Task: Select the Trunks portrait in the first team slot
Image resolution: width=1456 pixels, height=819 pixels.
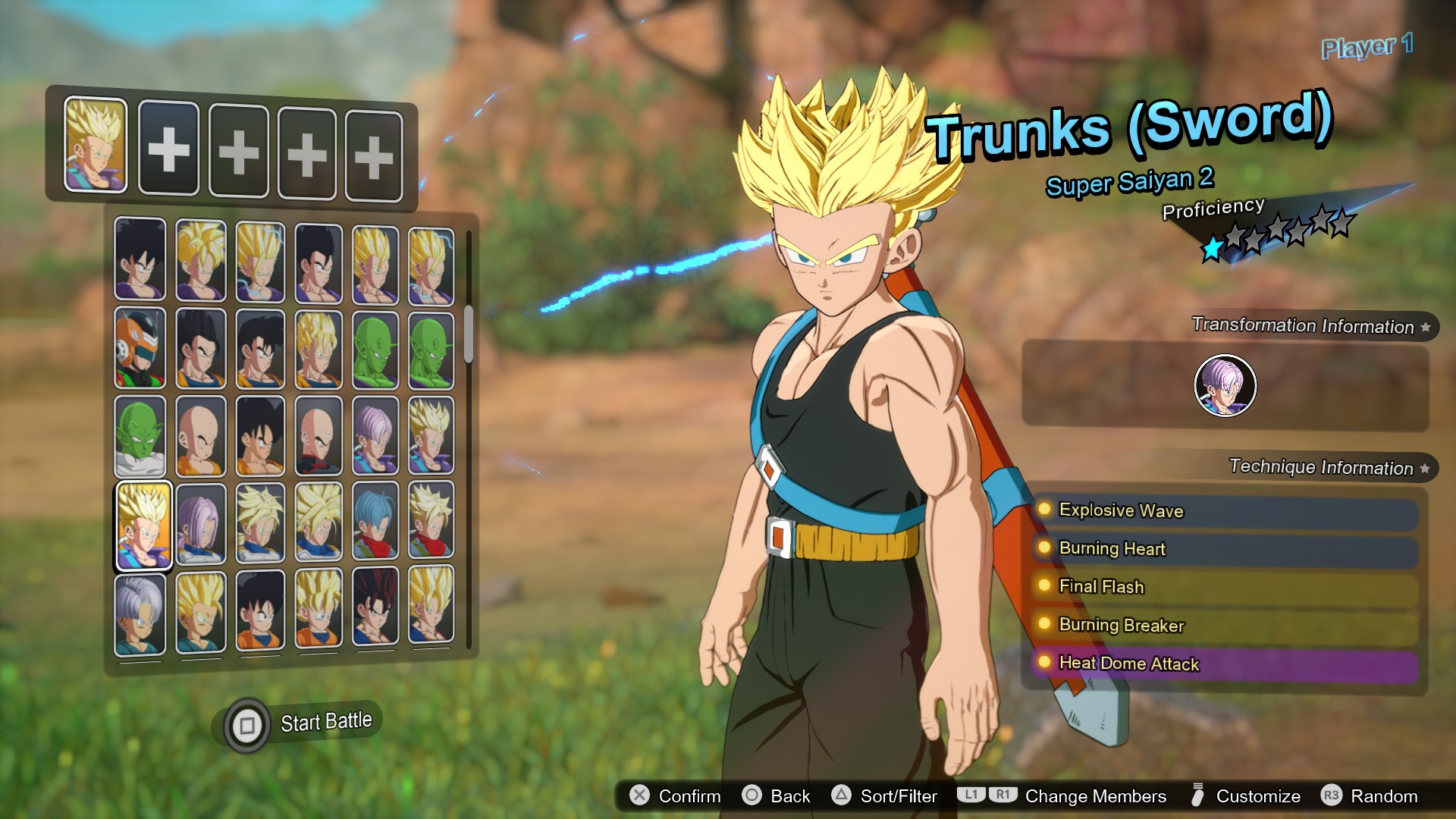Action: click(96, 145)
